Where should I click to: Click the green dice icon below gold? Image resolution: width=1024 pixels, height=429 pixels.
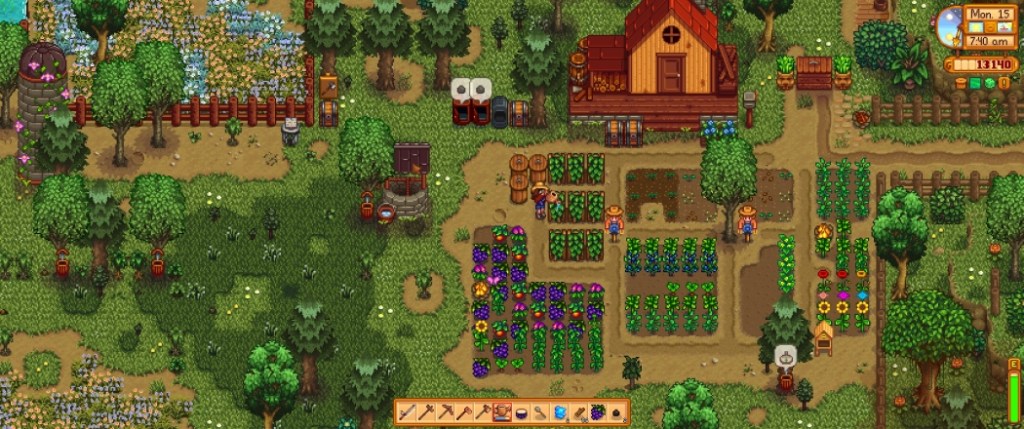point(989,83)
